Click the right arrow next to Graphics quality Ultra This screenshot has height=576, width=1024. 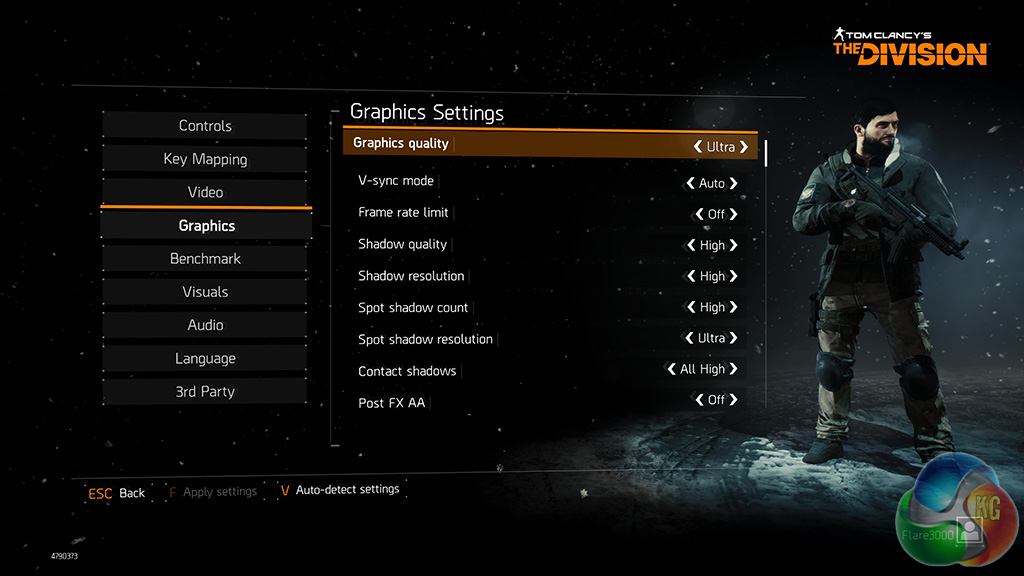[744, 147]
